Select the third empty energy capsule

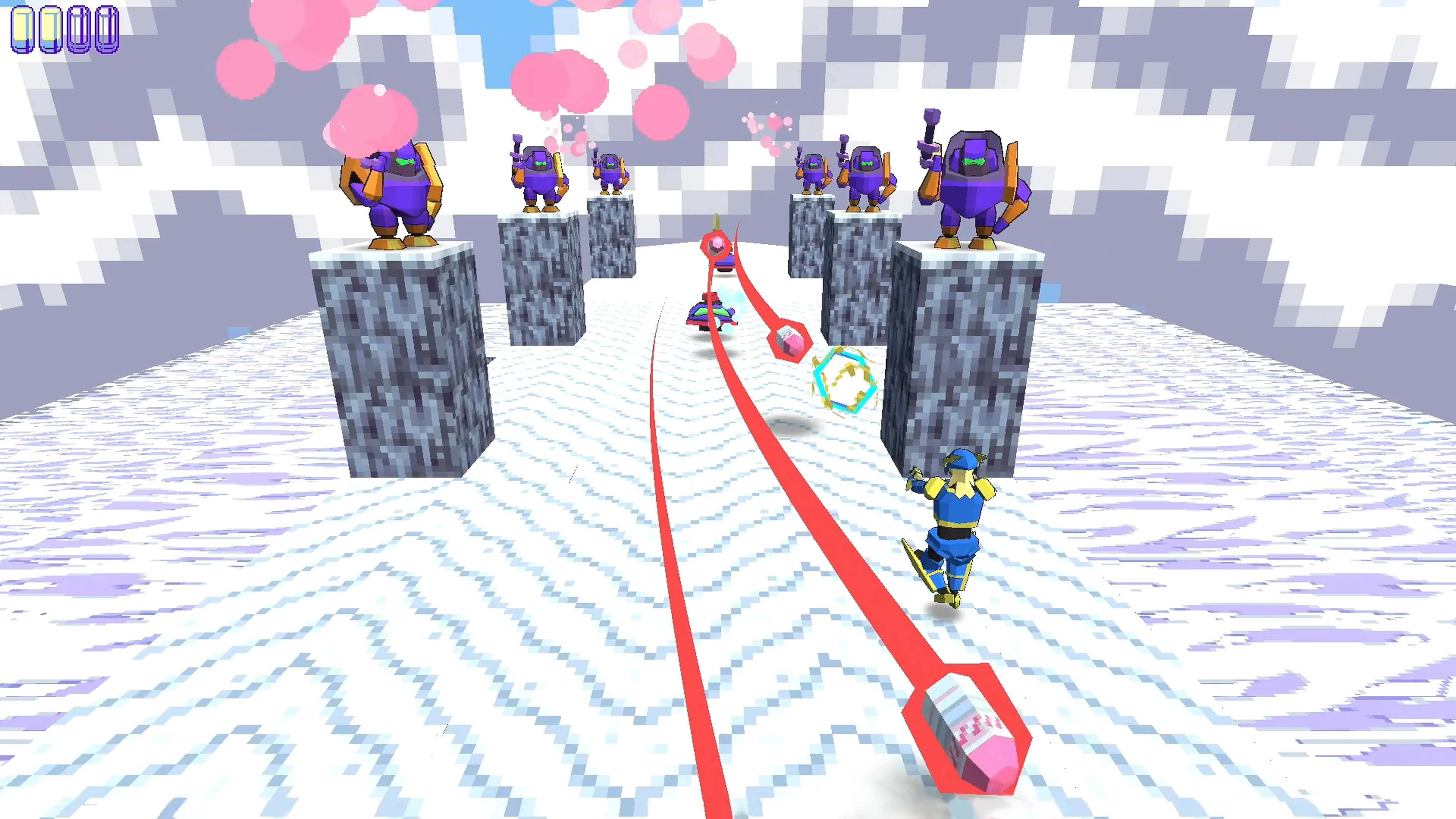79,30
